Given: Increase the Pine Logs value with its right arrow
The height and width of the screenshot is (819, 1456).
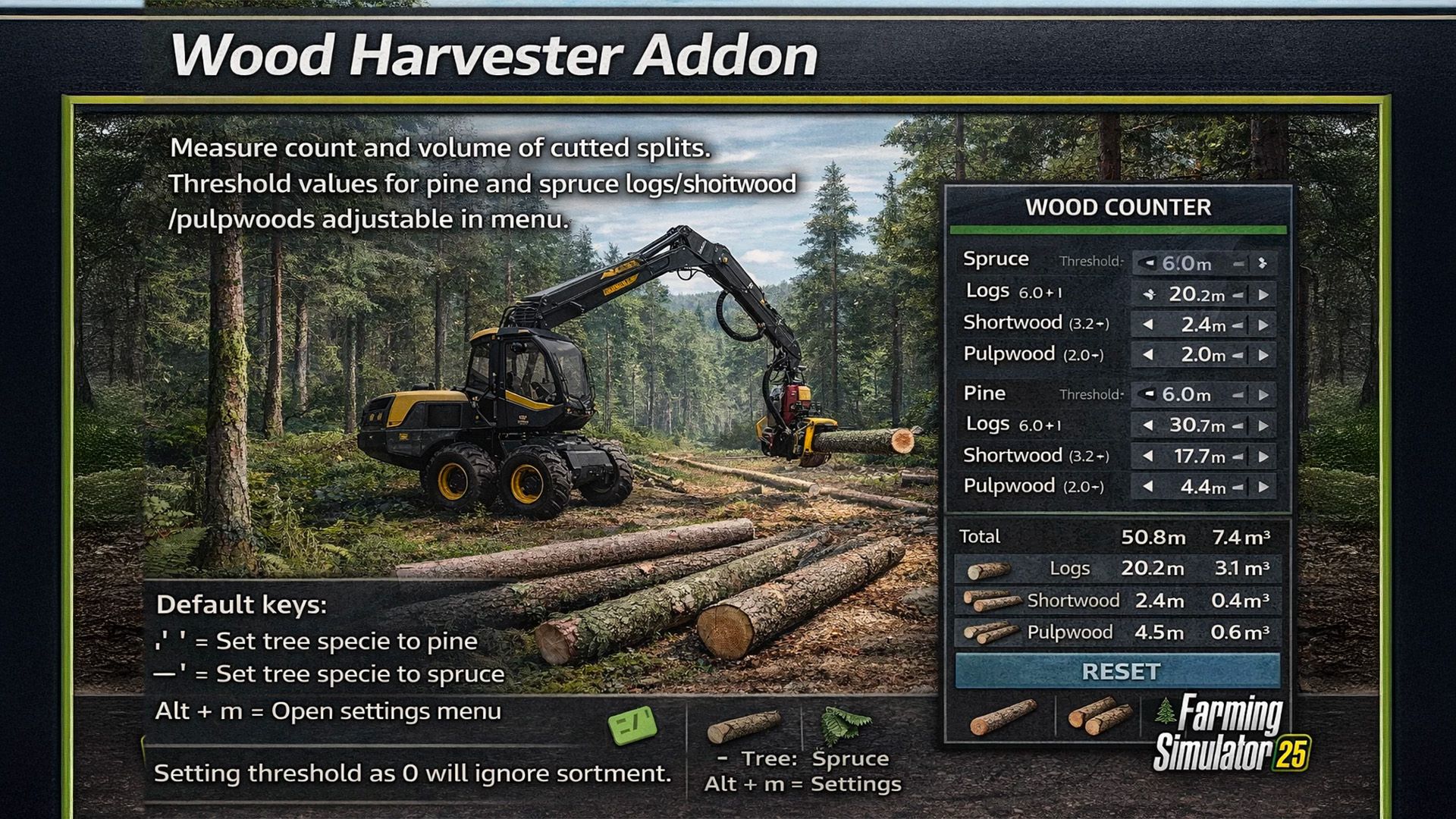Looking at the screenshot, I should click(1263, 425).
